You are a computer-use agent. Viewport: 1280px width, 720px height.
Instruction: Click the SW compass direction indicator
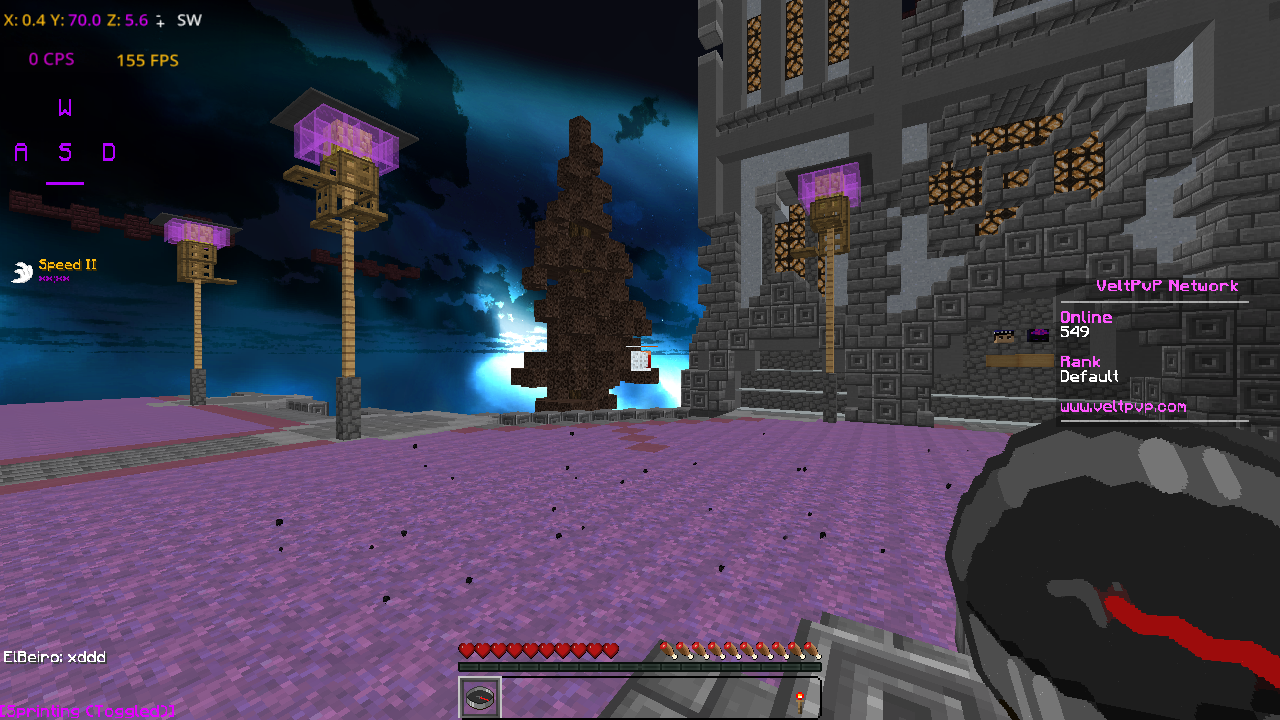tap(188, 19)
